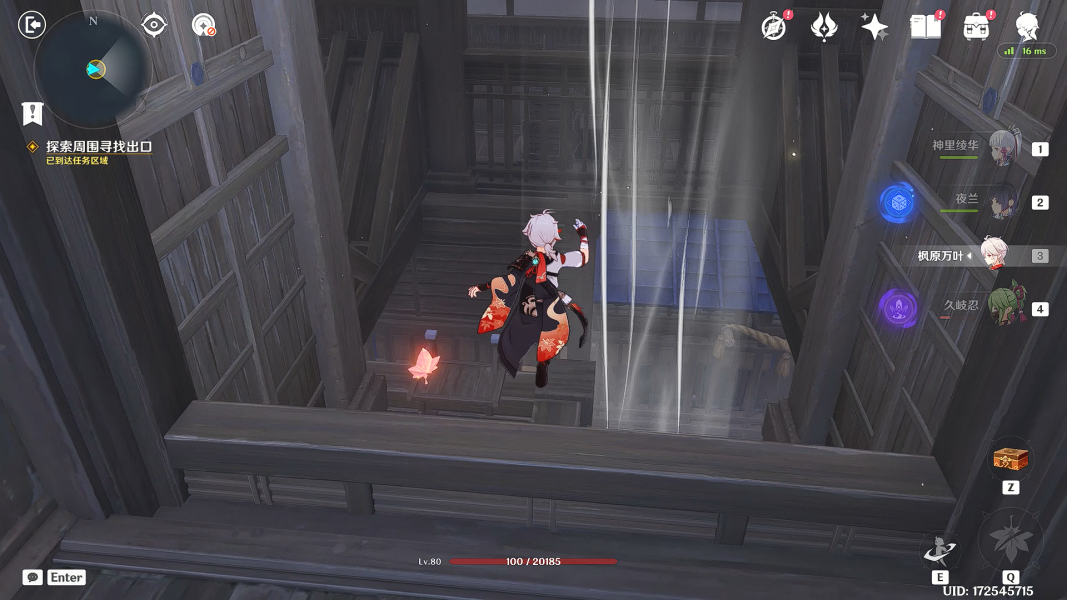1067x600 pixels.
Task: Use the treasure chest gadget
Action: (1010, 460)
